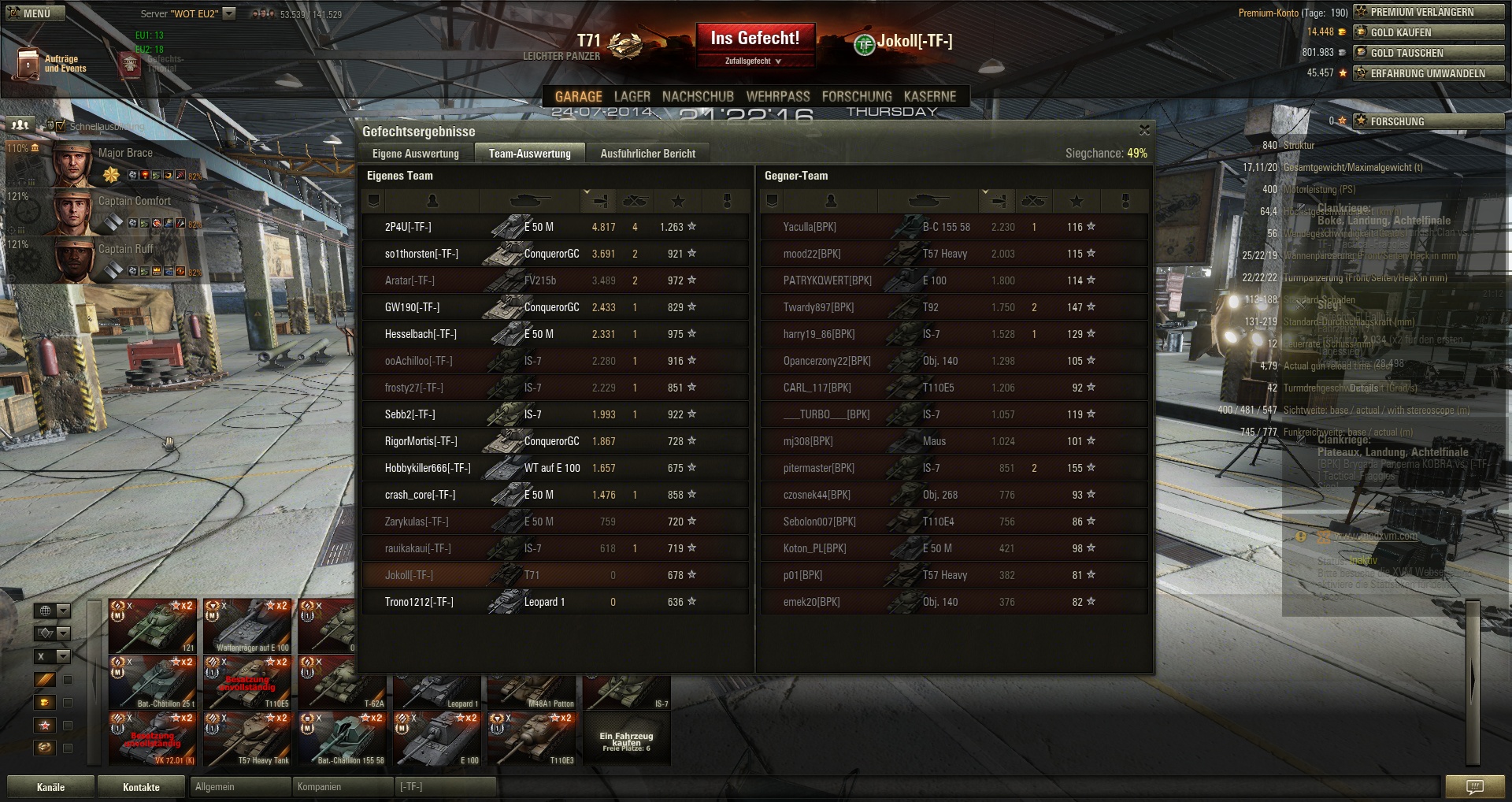Switch to the LAGER section

point(632,97)
